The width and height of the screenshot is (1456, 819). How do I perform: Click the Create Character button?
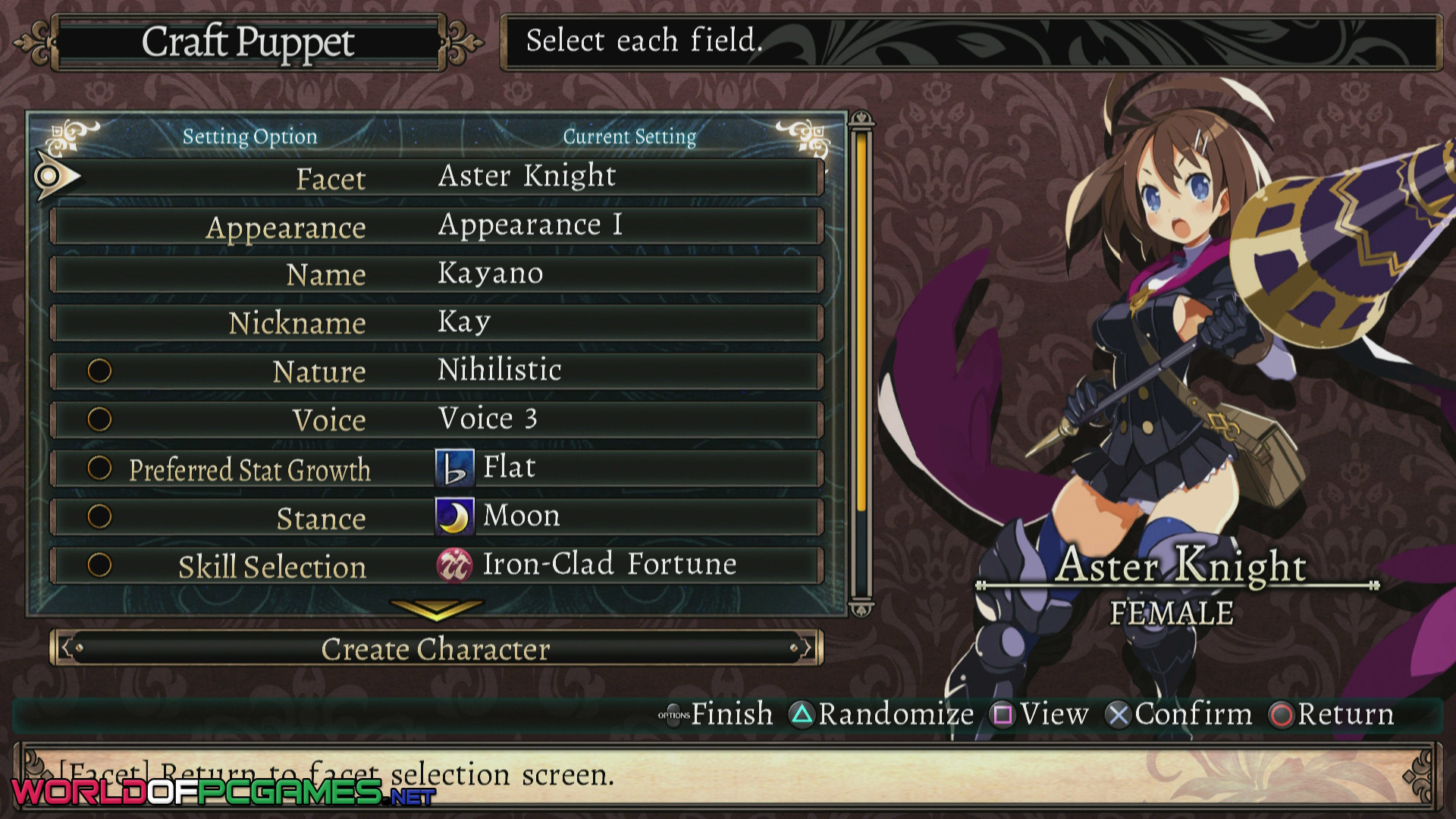[x=436, y=649]
